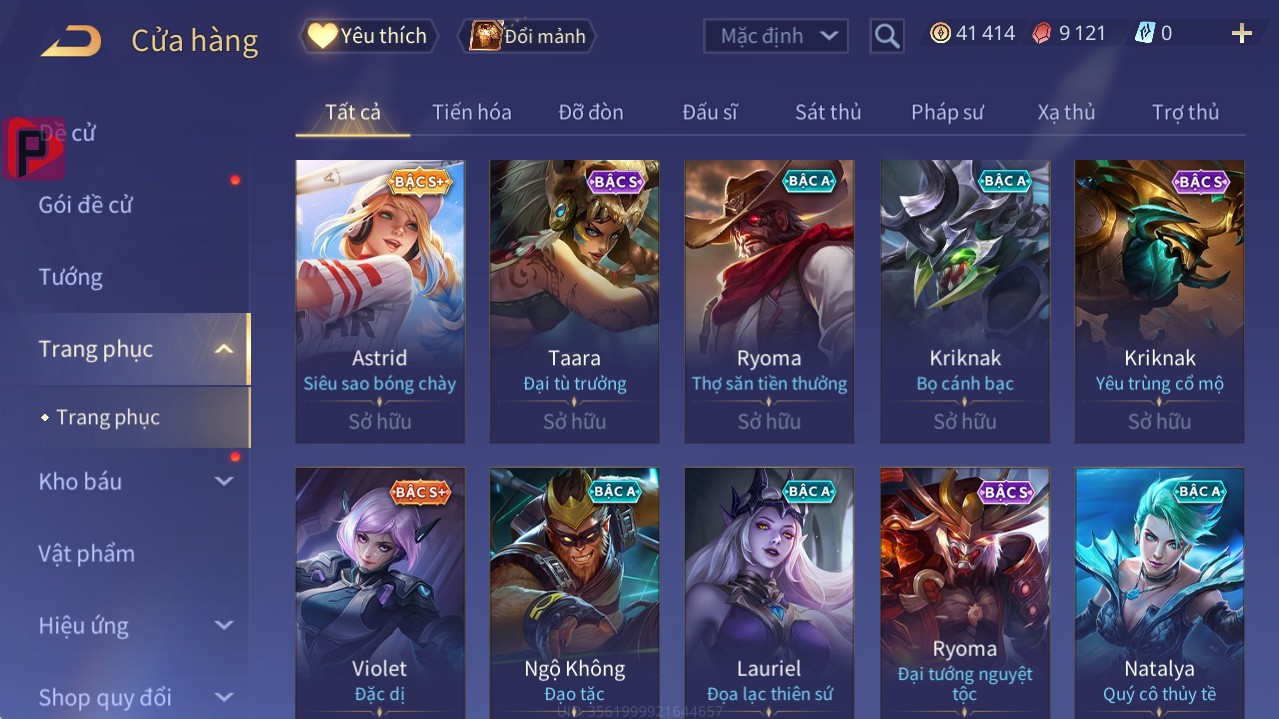Open the Đổi mảnh fragment exchange
Screen dimensions: 1279x719
click(527, 36)
